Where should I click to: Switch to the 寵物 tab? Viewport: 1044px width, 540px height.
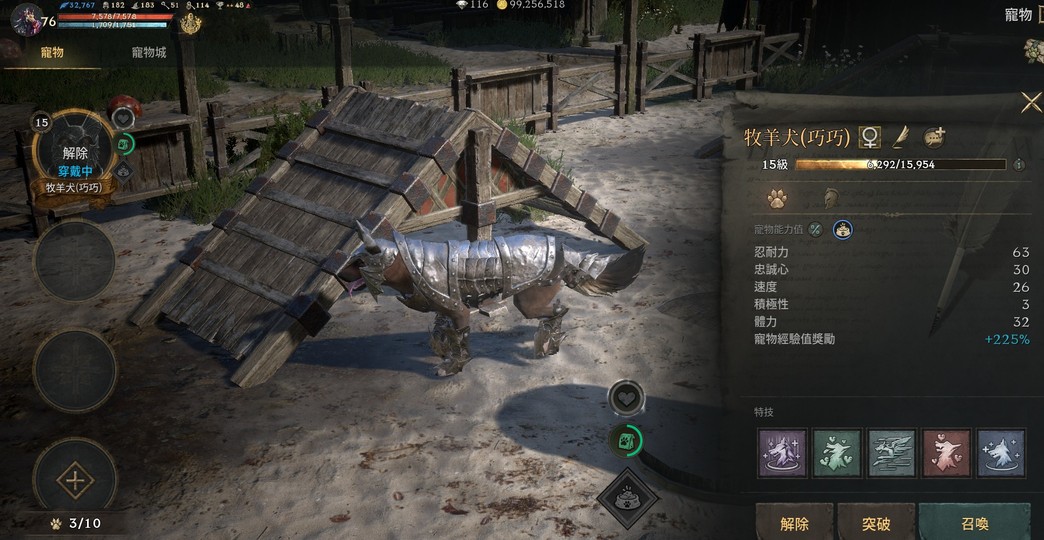pos(52,52)
